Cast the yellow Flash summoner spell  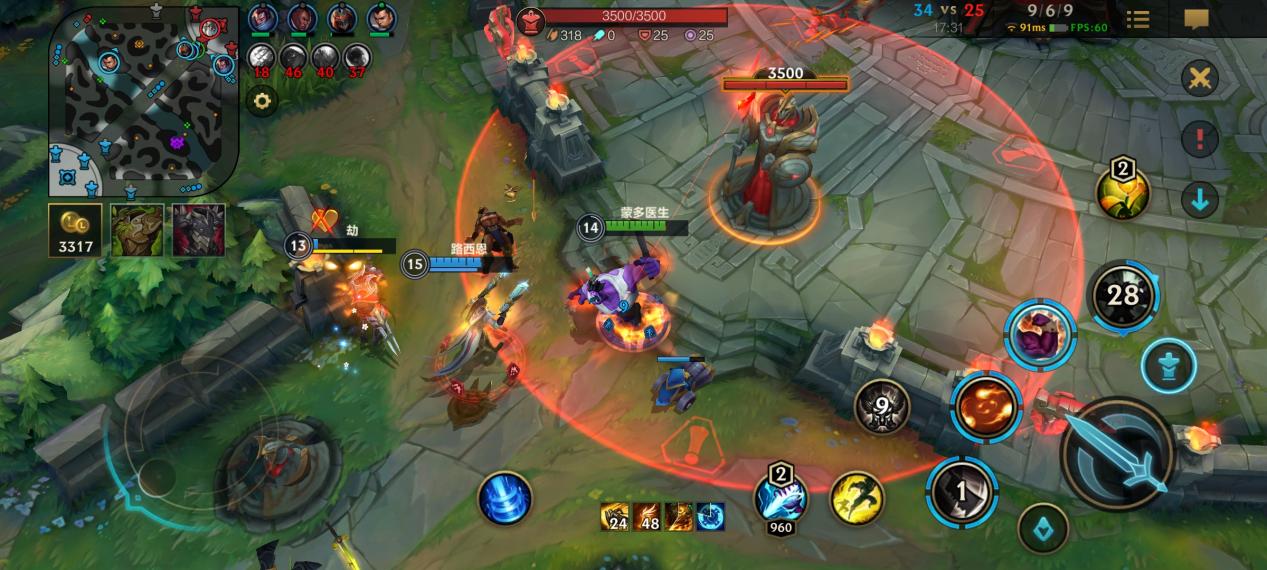coord(856,498)
